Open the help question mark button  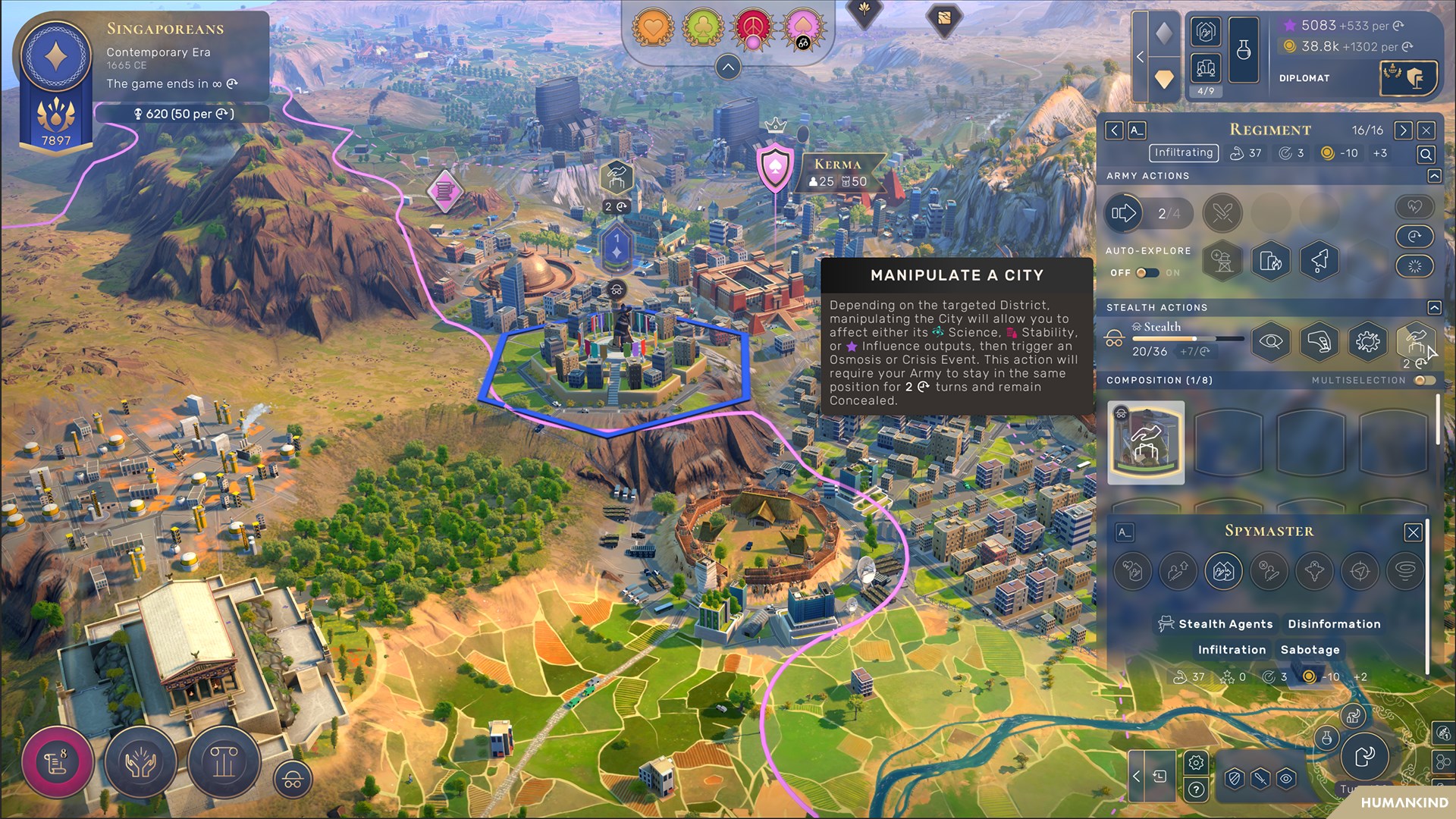(x=1196, y=790)
